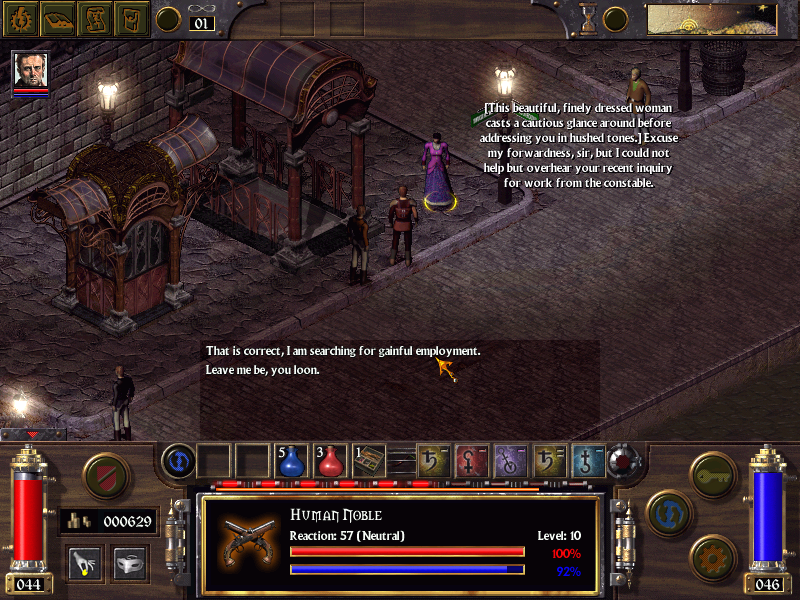Select the blue mana potion hotbar slot
The height and width of the screenshot is (600, 800).
(291, 460)
